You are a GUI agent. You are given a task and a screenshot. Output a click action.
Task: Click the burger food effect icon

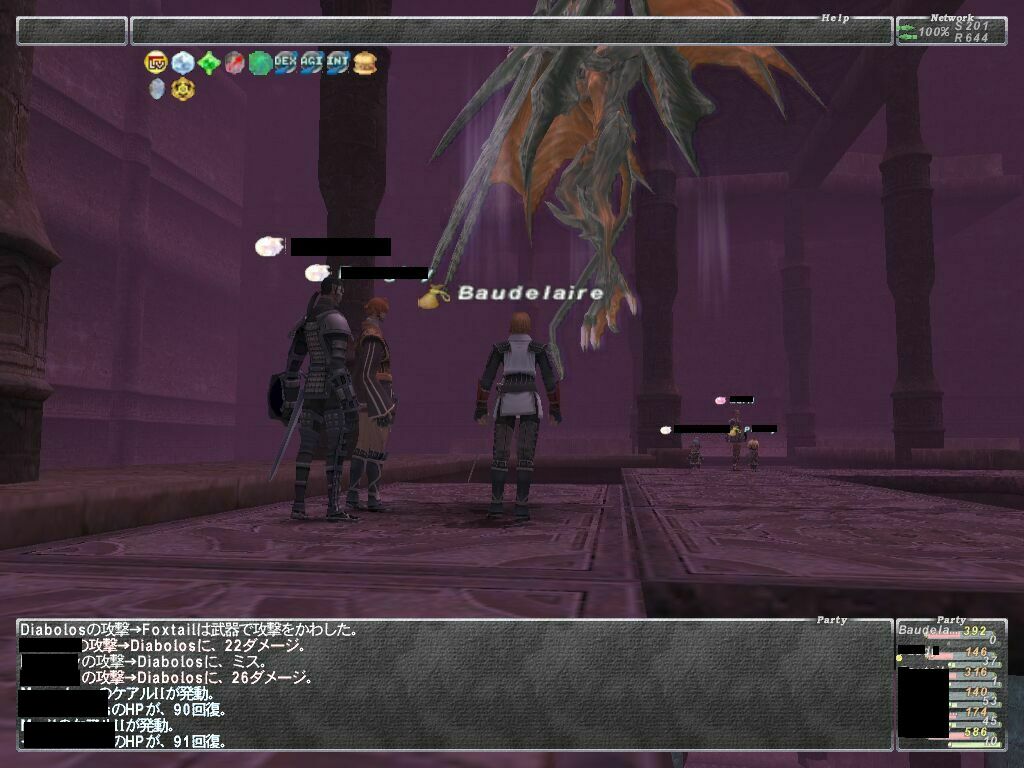pos(365,62)
